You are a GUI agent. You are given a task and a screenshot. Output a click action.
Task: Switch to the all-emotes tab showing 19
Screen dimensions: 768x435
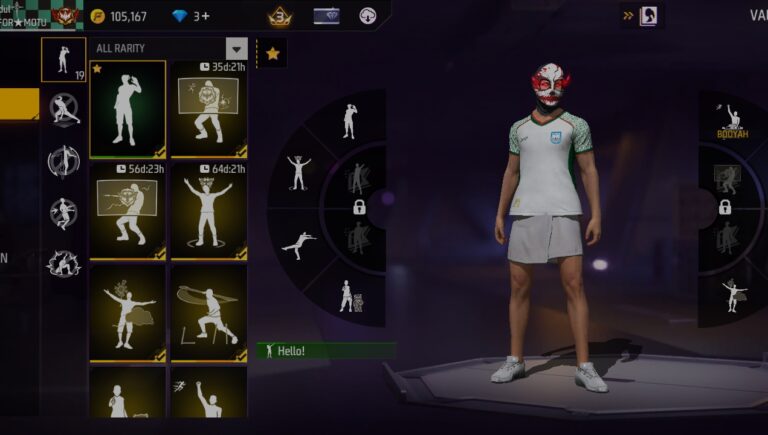63,59
